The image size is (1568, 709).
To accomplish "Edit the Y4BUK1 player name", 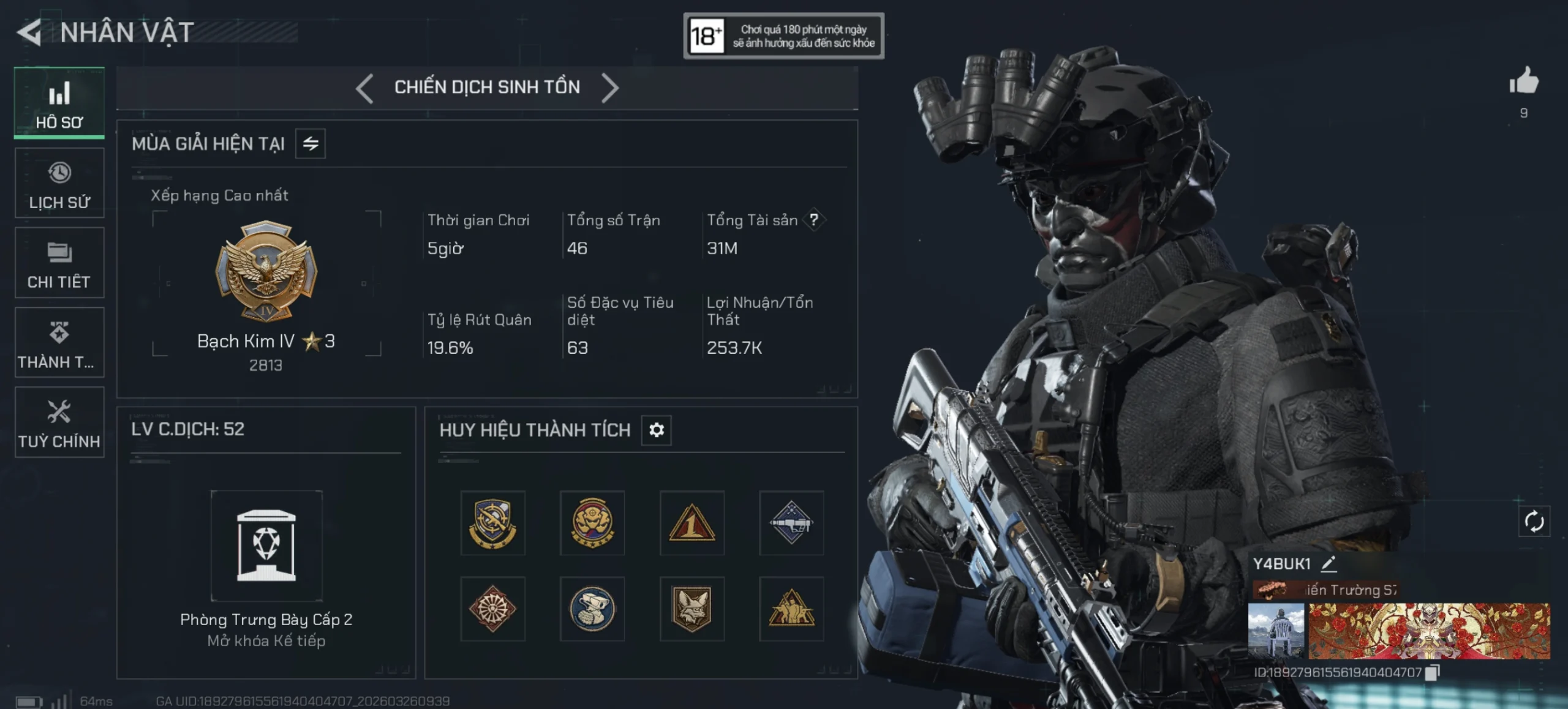I will [x=1329, y=564].
